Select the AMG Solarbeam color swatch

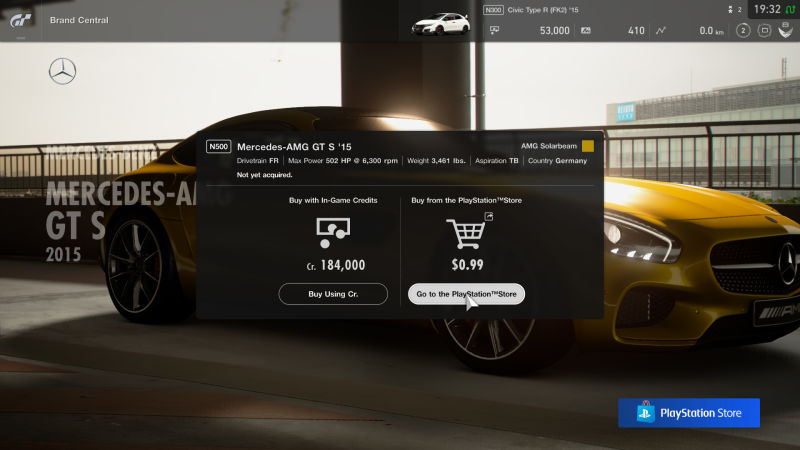coord(588,146)
